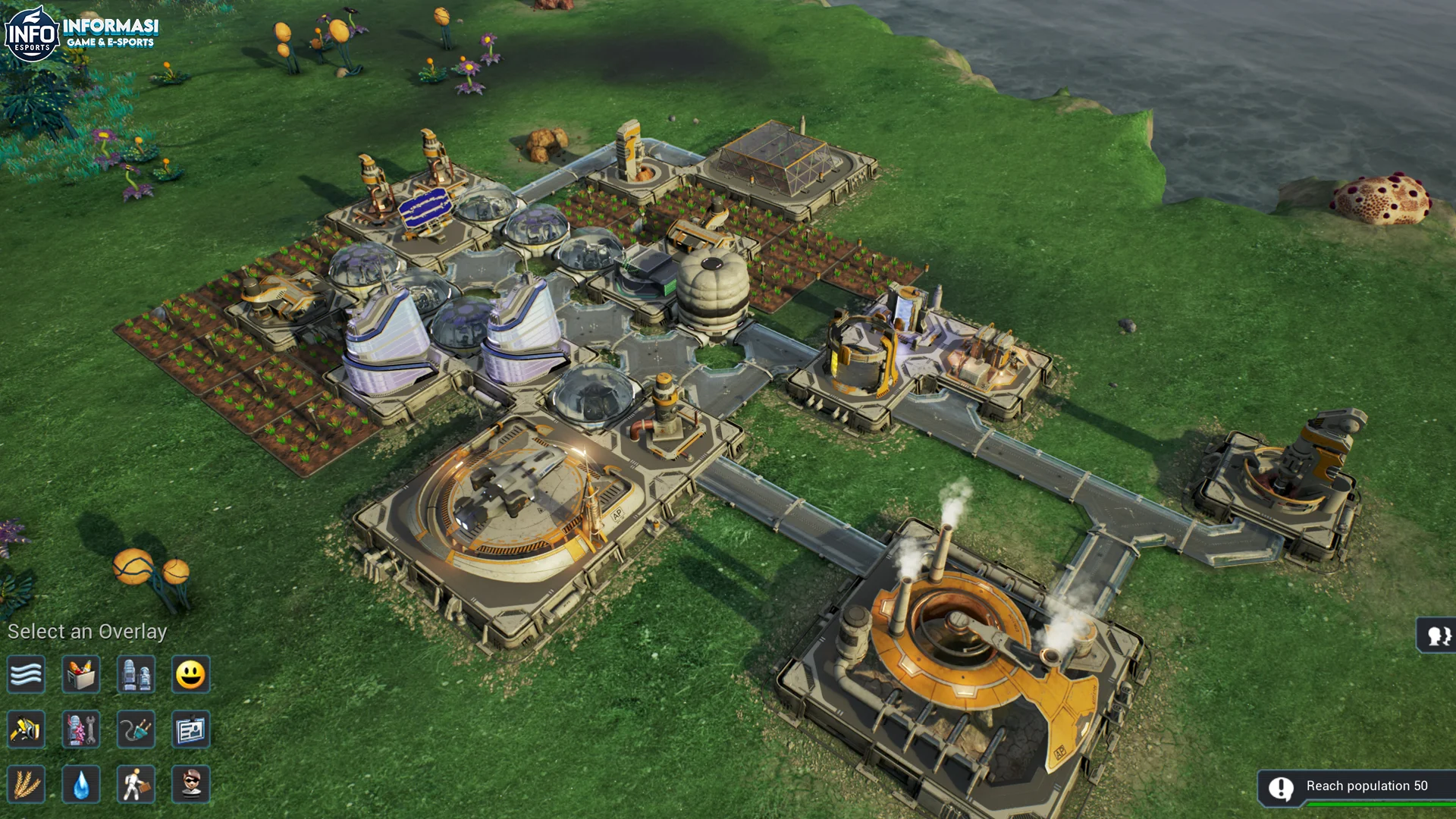Enable the commute overlay walking colonist icon

coord(136,783)
